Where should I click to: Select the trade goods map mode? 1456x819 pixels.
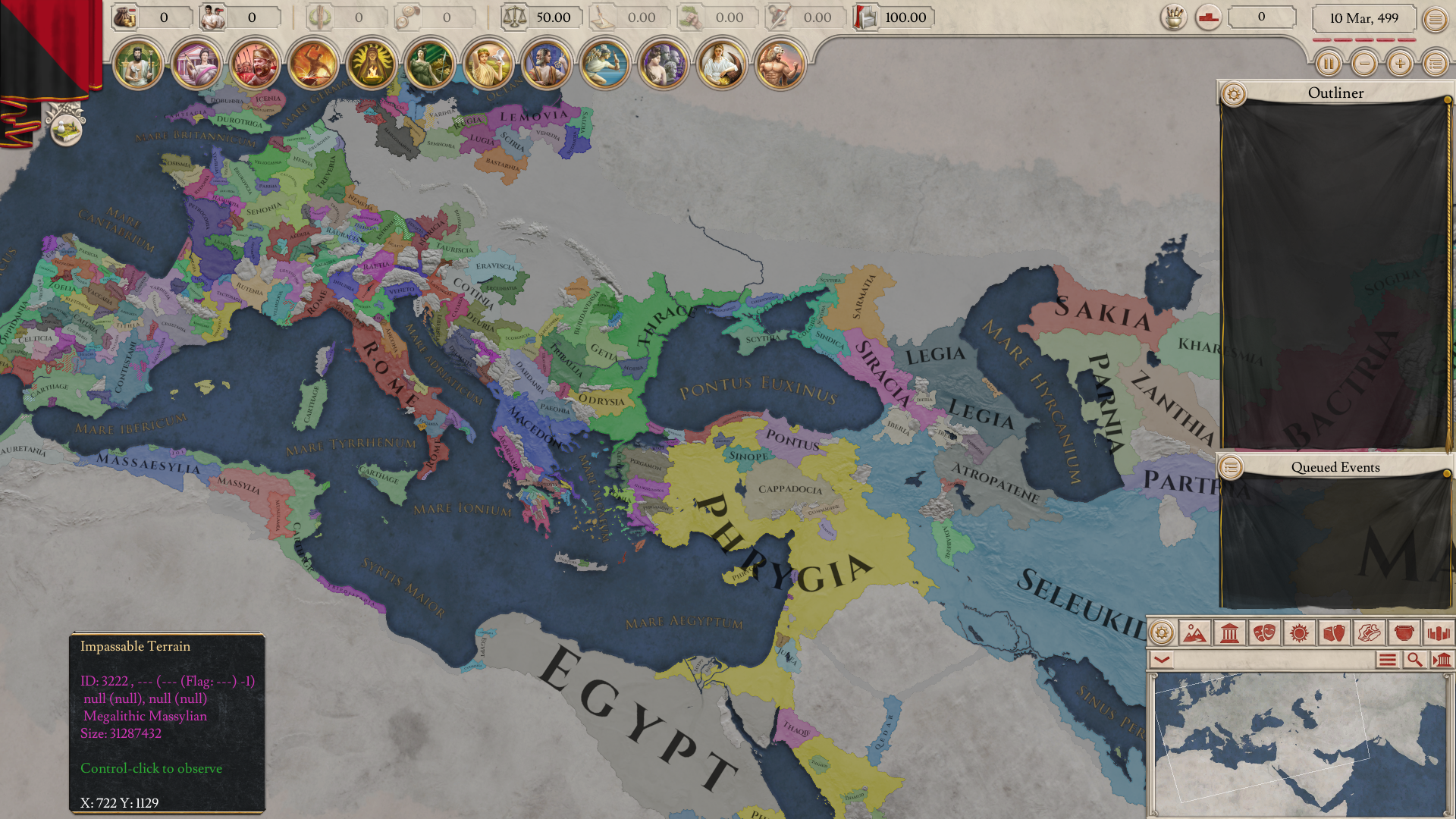tap(1334, 632)
